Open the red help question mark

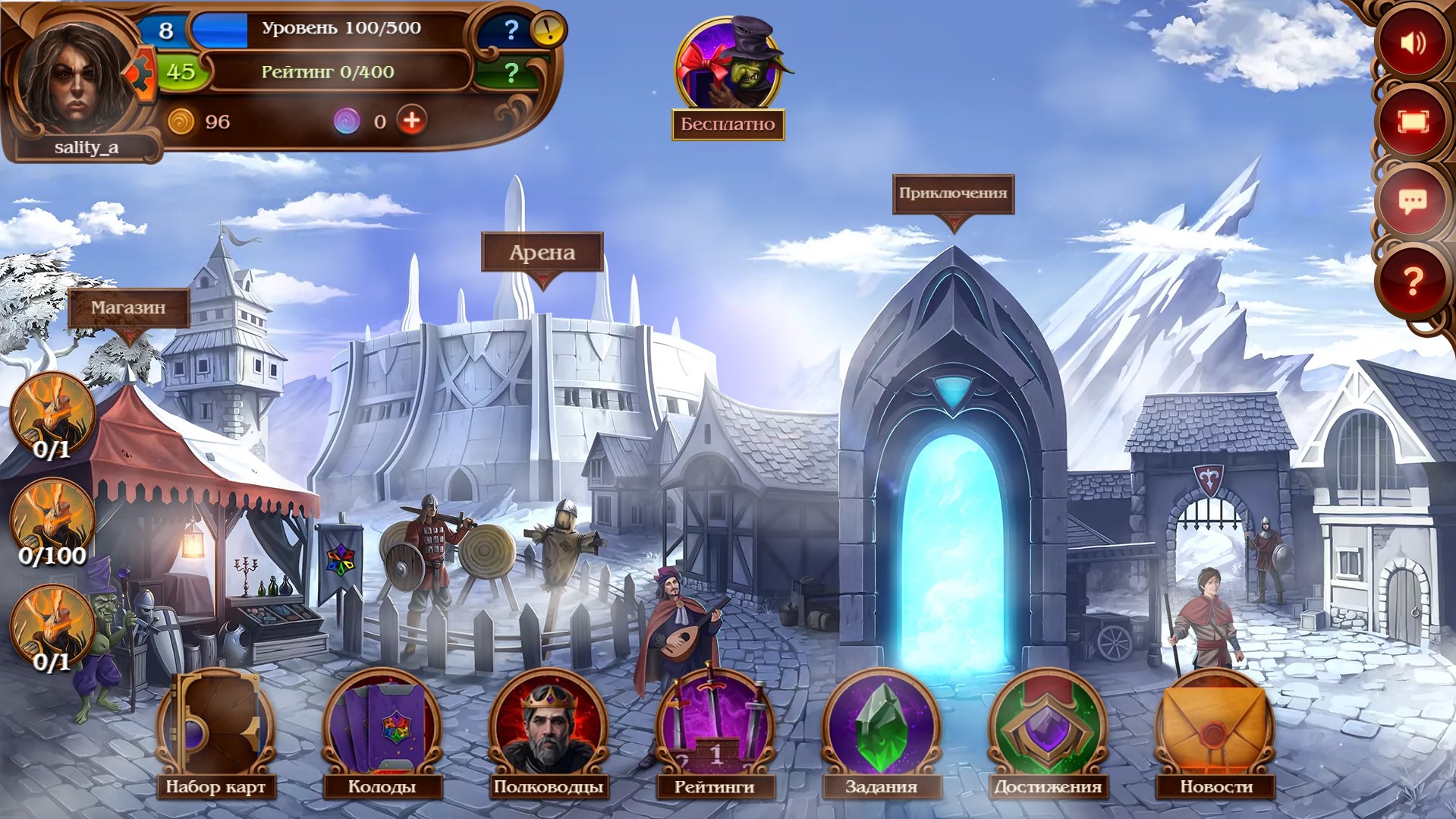(x=1414, y=282)
